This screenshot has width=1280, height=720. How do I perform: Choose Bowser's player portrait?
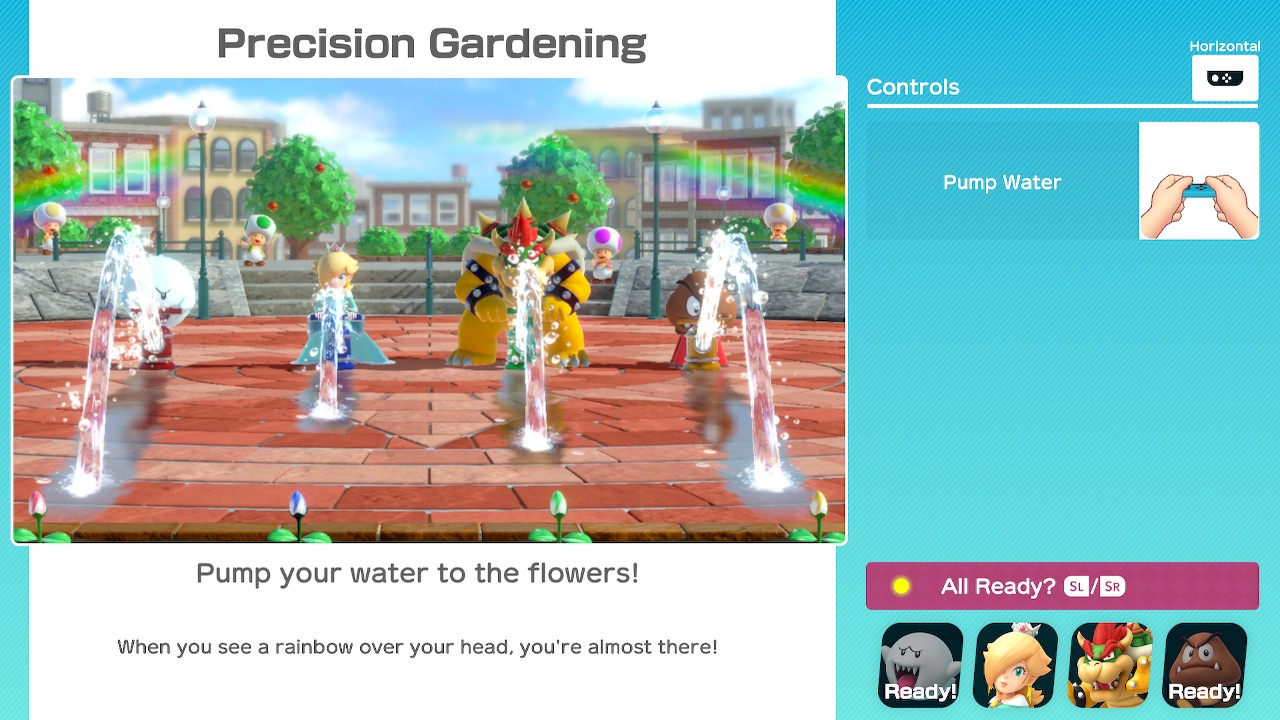(x=1110, y=665)
